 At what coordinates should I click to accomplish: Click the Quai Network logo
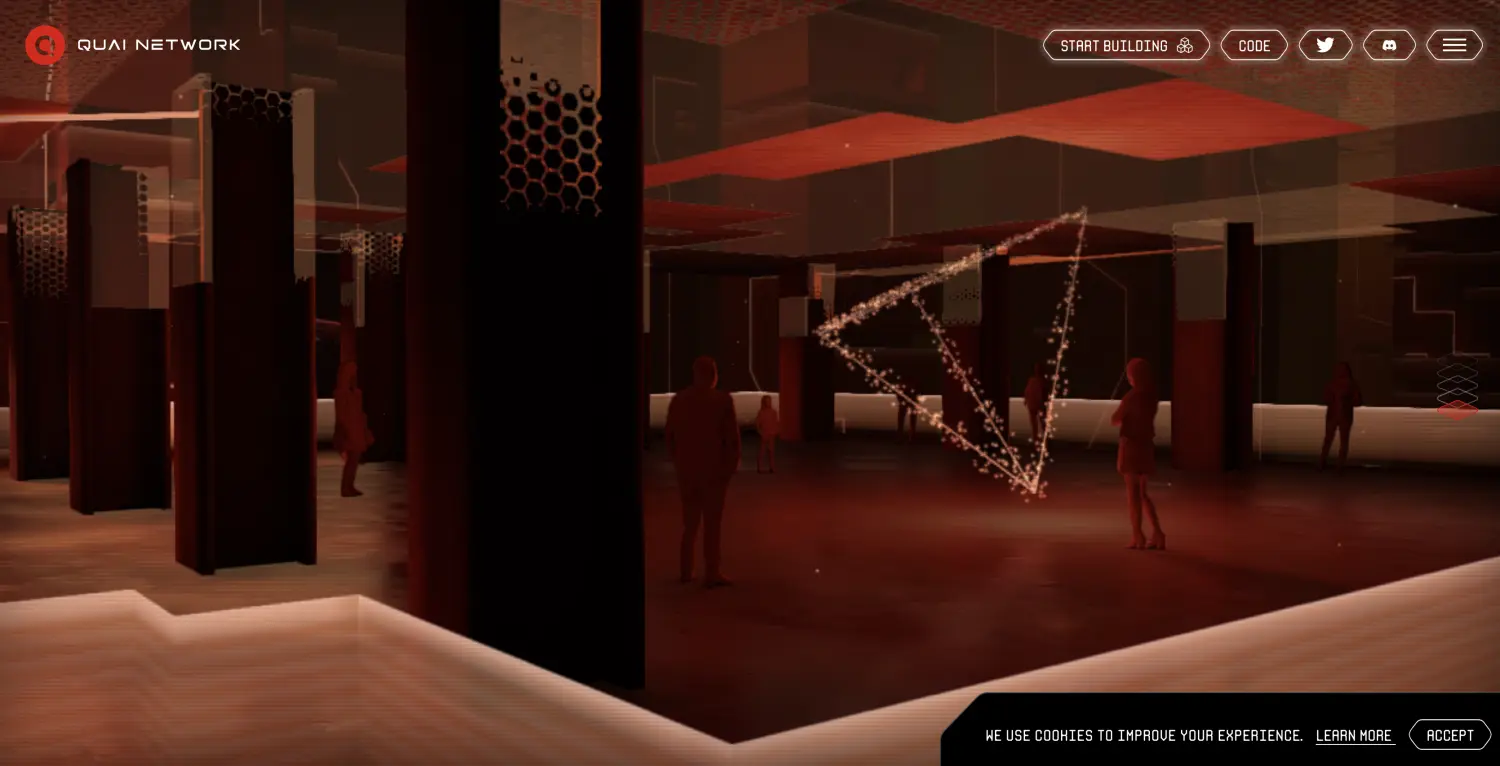pyautogui.click(x=45, y=45)
